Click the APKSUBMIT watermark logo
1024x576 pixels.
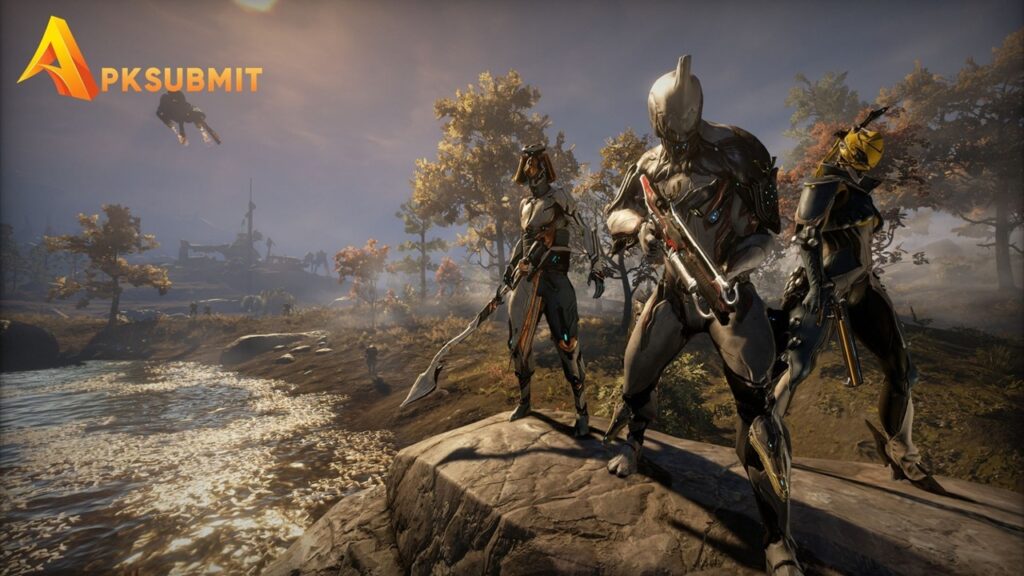coord(140,64)
